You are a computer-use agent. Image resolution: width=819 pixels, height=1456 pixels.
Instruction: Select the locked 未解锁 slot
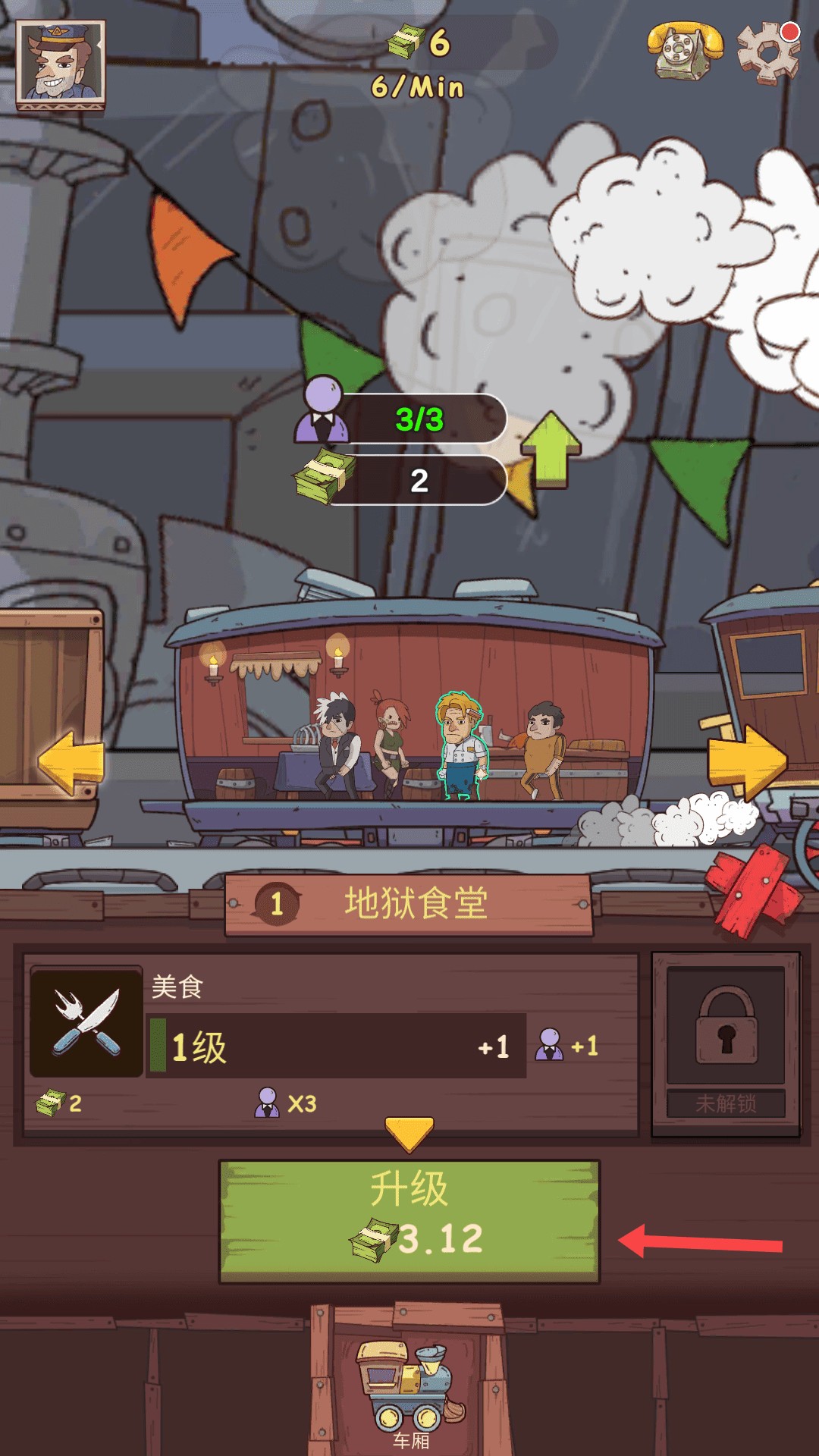tap(726, 1043)
